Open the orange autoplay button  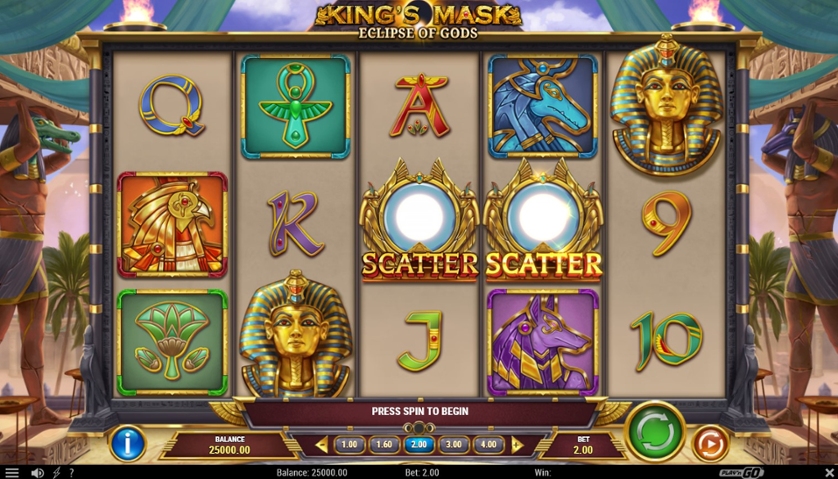click(710, 442)
